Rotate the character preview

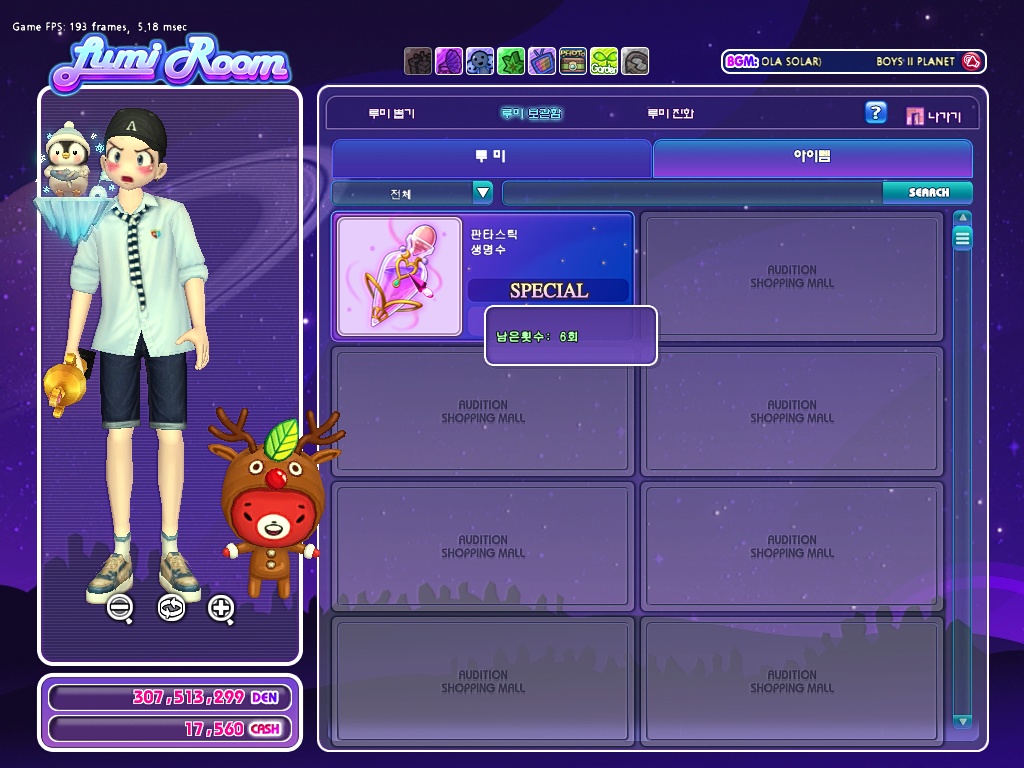pyautogui.click(x=171, y=607)
